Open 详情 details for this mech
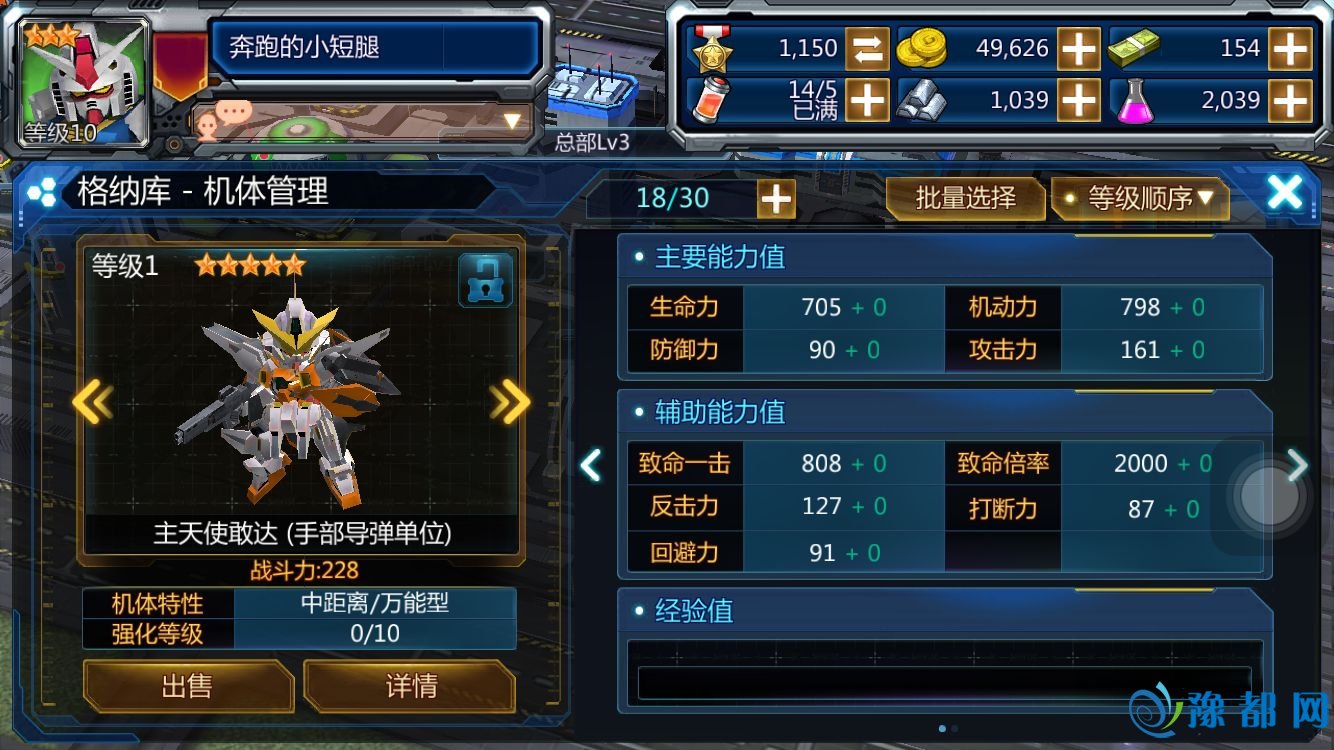 pyautogui.click(x=410, y=686)
